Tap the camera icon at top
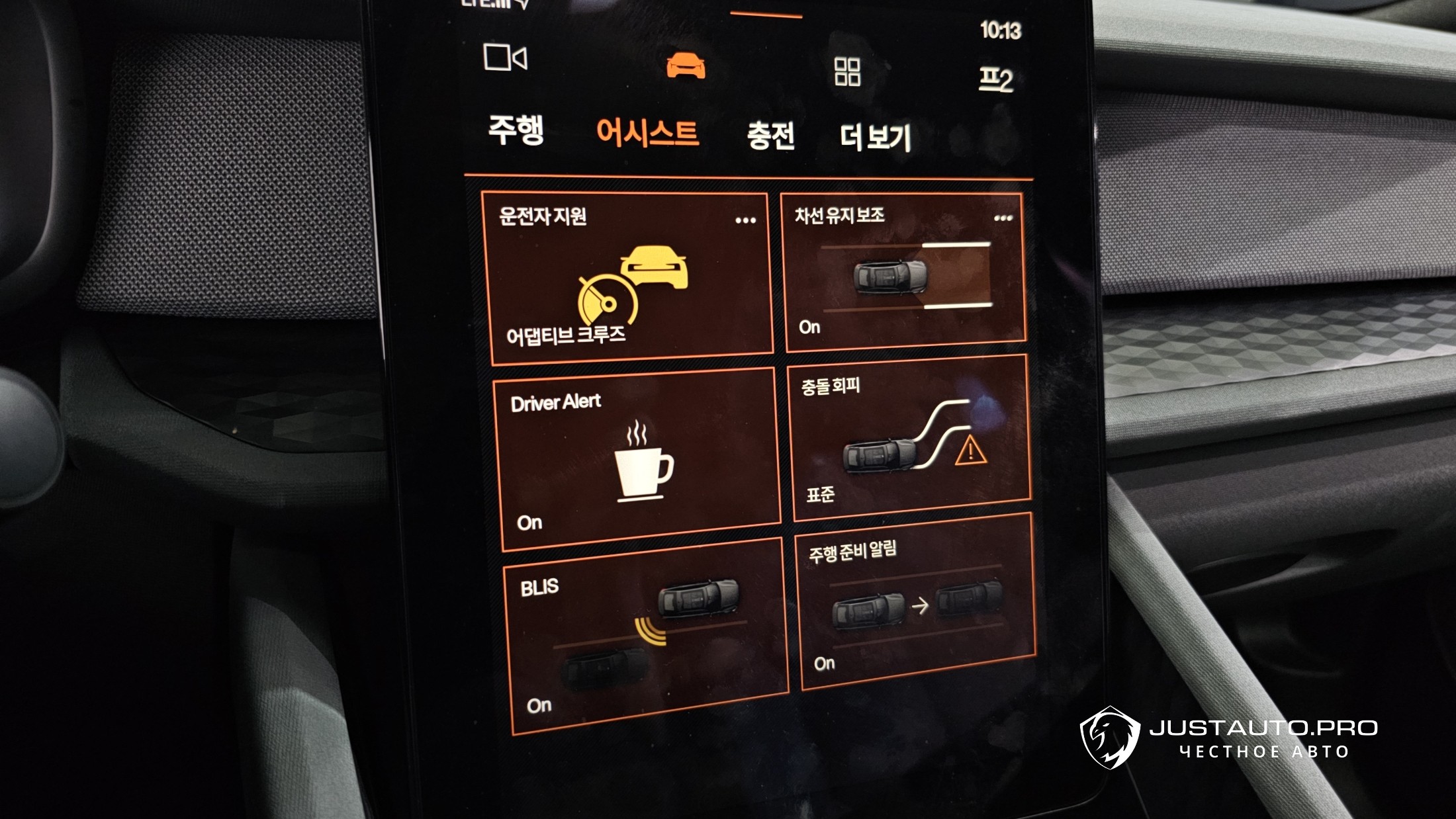Image resolution: width=1456 pixels, height=819 pixels. click(x=505, y=58)
